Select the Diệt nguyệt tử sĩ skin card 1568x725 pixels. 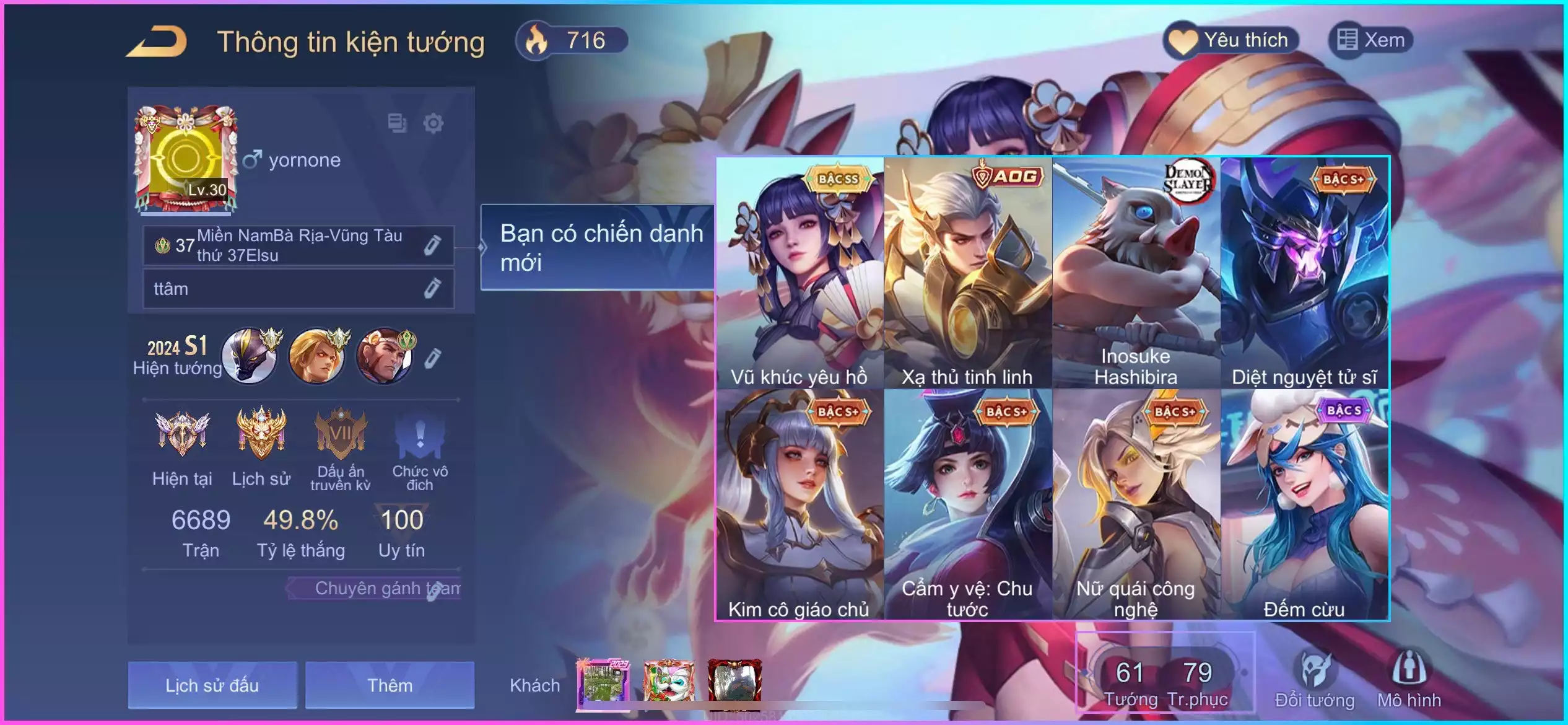pos(1304,273)
